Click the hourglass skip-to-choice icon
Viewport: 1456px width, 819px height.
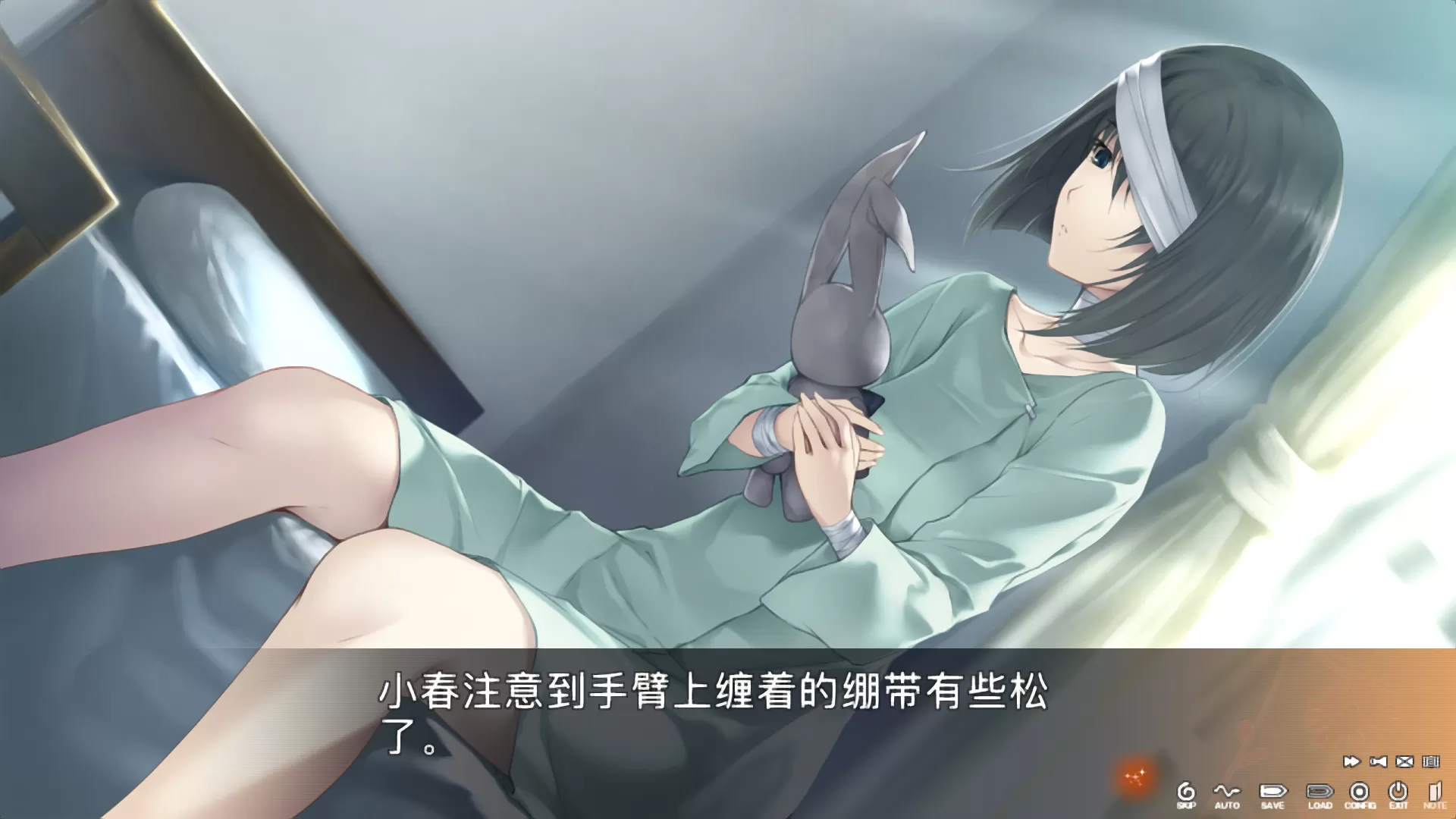[1377, 761]
